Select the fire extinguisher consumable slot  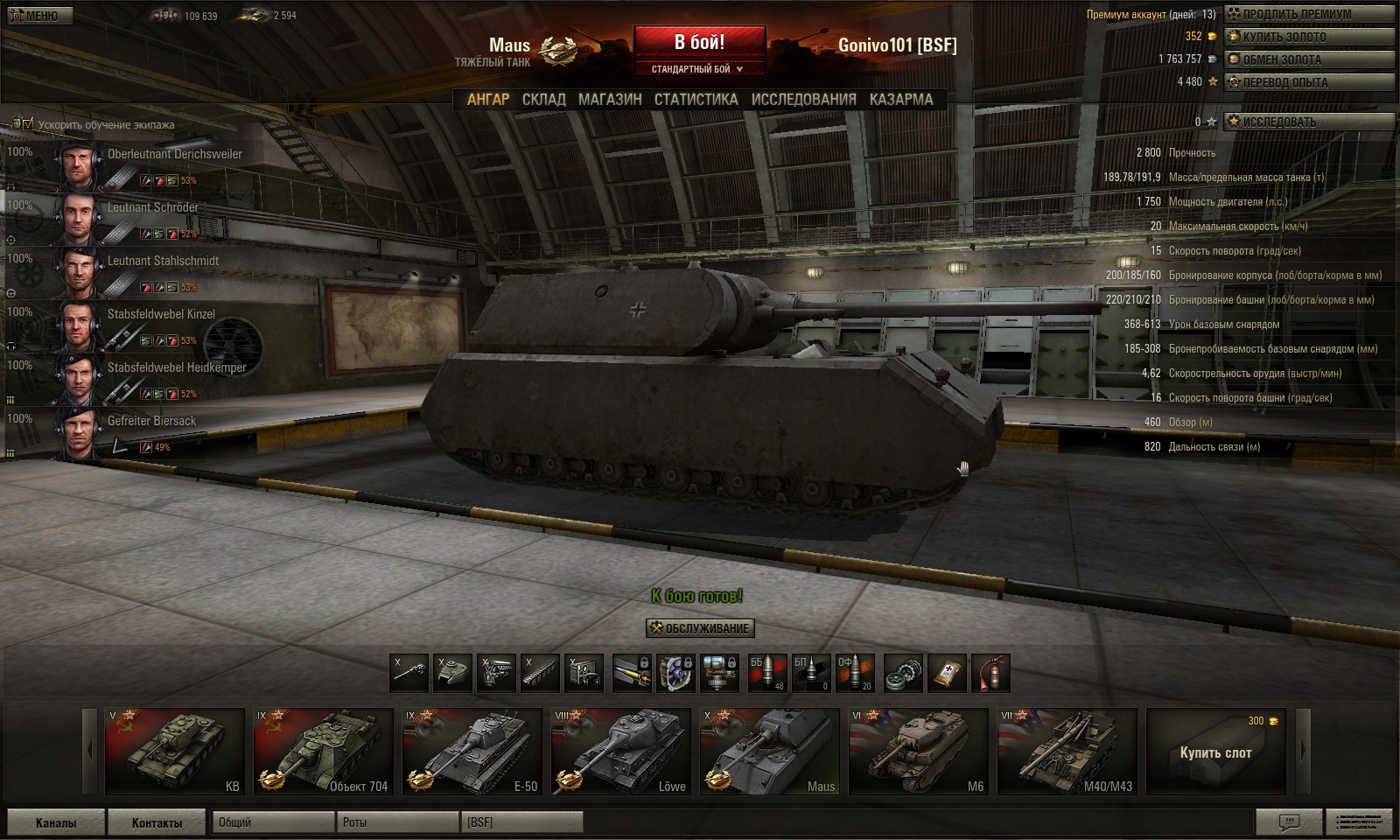click(990, 674)
